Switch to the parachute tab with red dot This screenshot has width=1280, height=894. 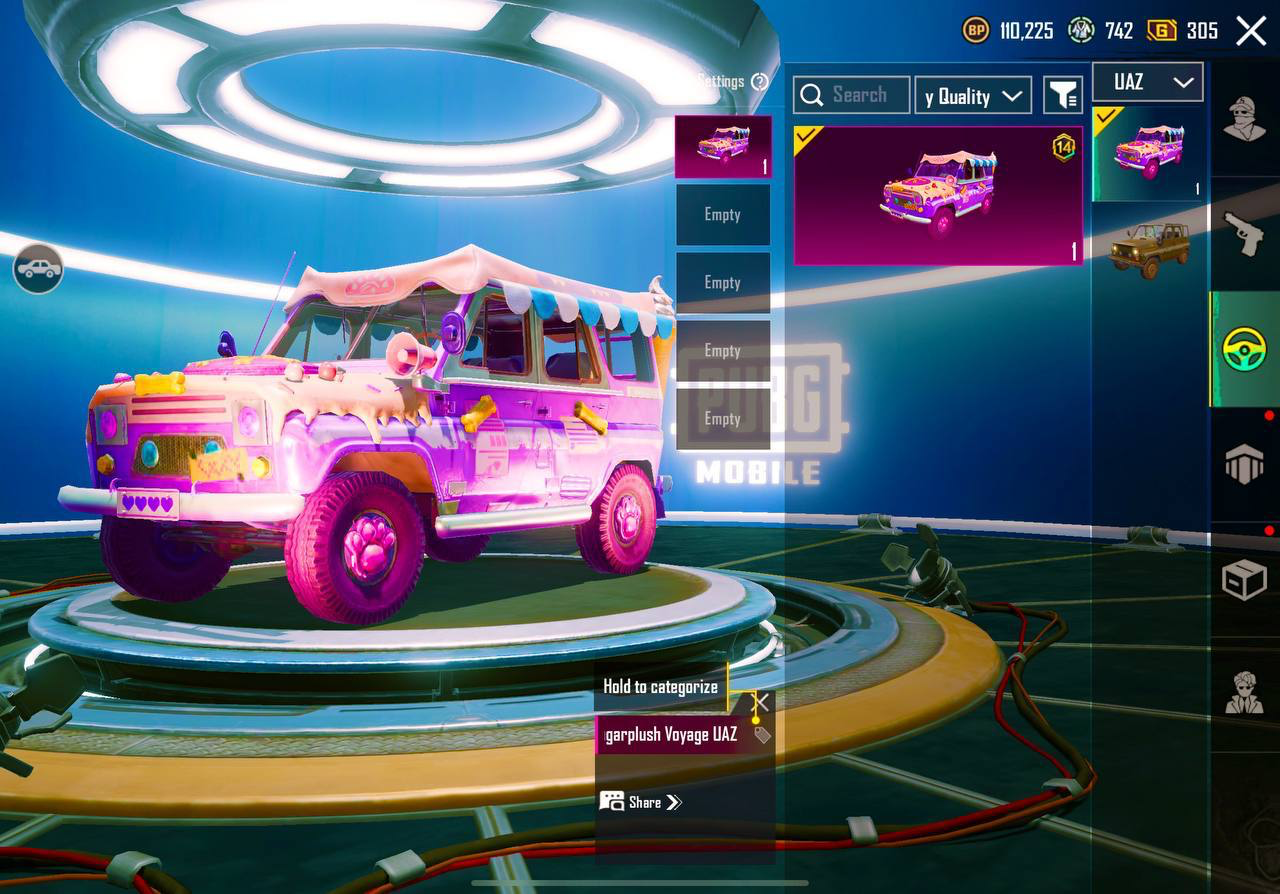1245,465
